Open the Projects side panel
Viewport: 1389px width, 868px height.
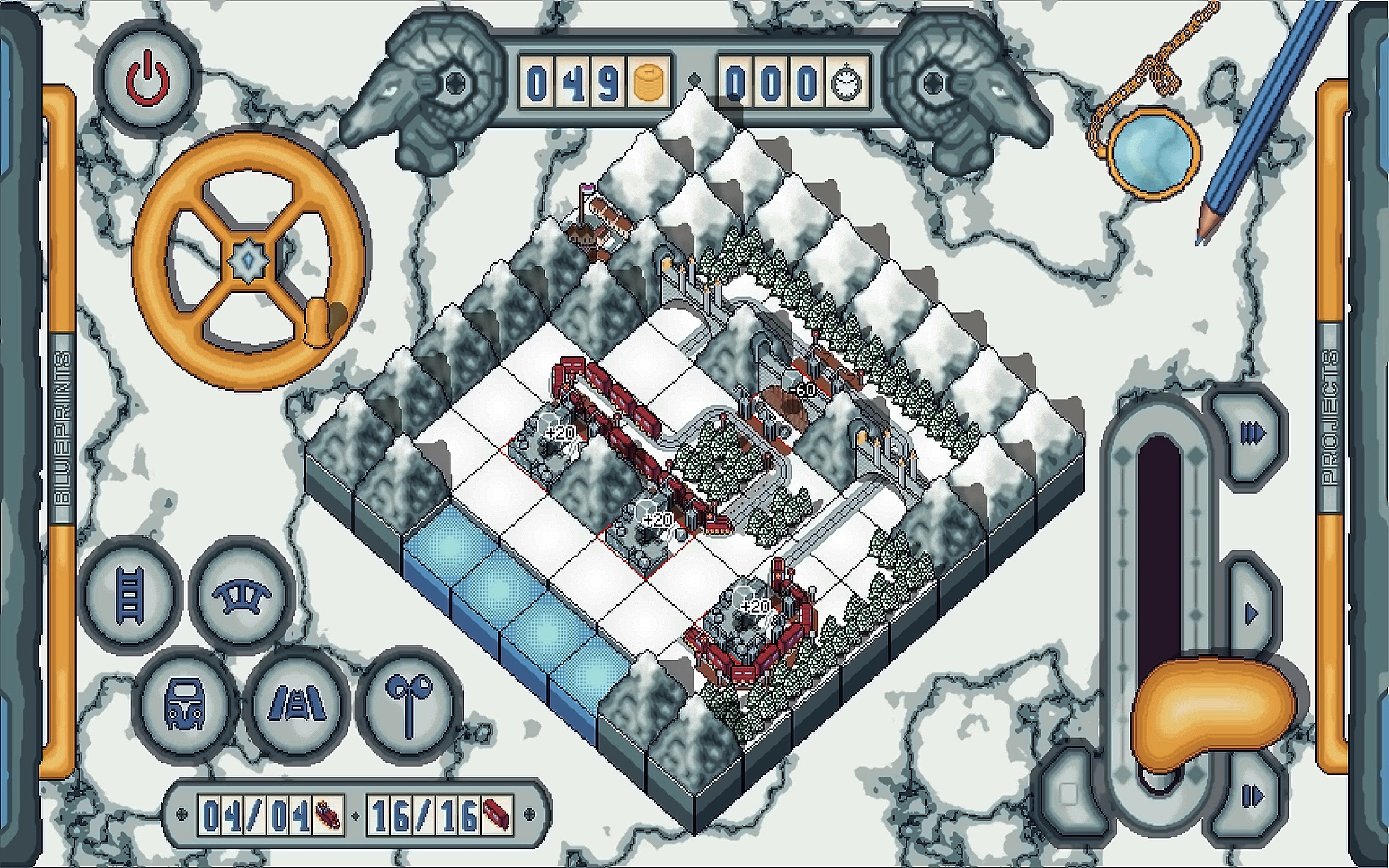1331,417
